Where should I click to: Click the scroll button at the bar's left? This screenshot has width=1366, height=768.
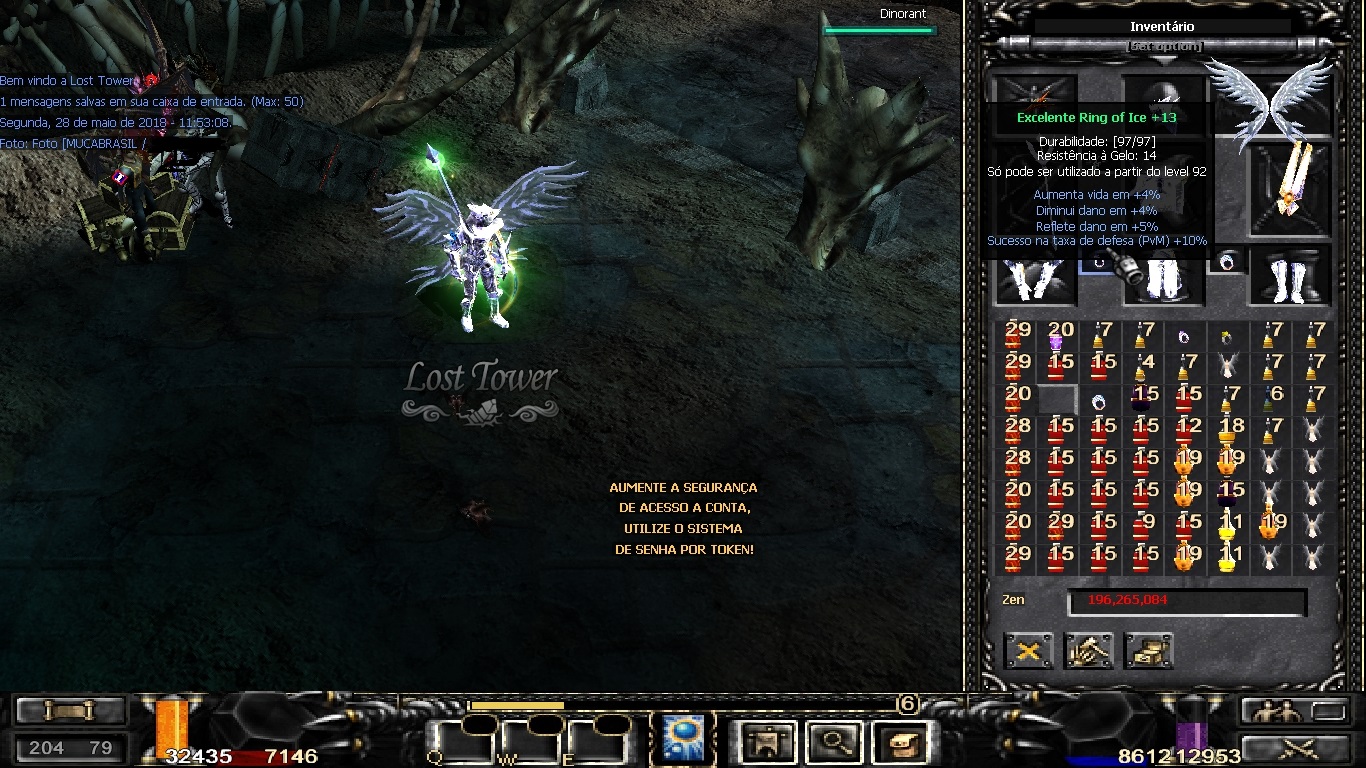70,711
